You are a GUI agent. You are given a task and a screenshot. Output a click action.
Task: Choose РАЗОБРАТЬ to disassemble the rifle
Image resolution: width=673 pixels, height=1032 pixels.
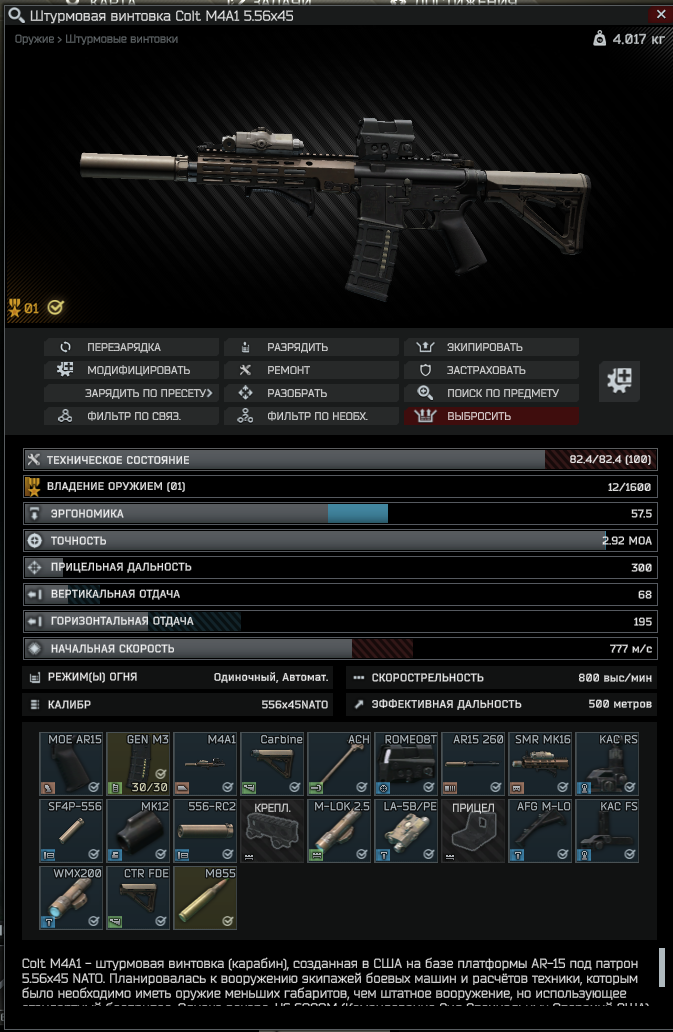tap(311, 393)
